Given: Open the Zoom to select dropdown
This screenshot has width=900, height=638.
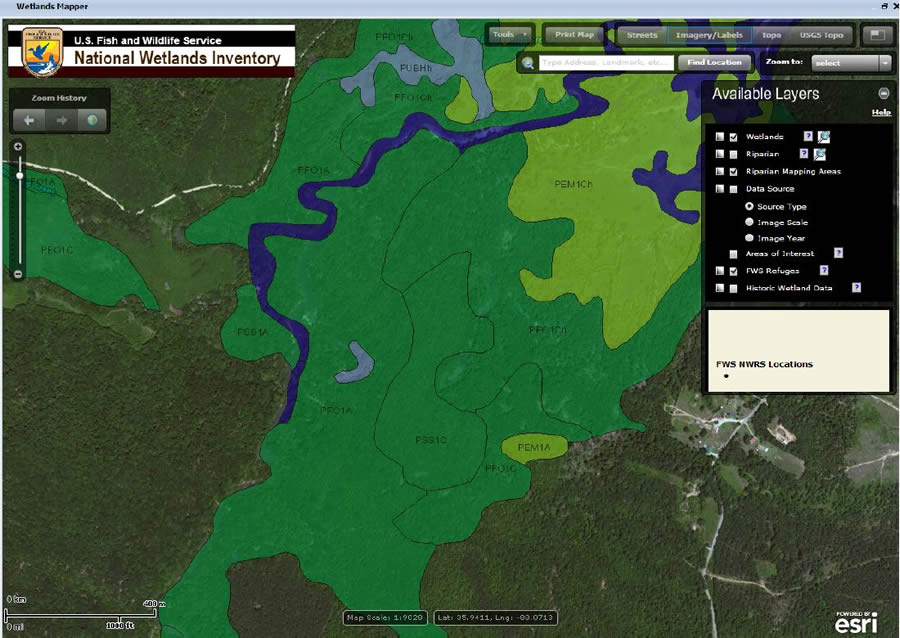Looking at the screenshot, I should 850,62.
